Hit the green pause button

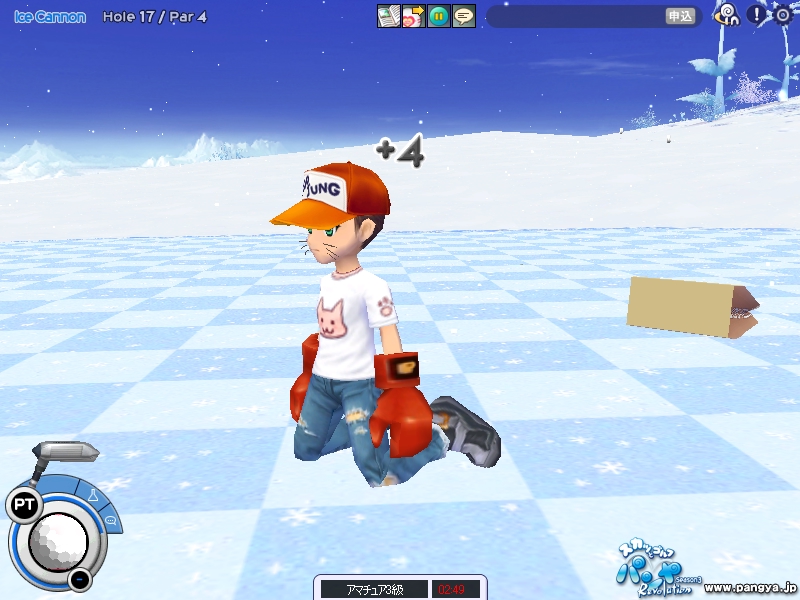point(438,16)
